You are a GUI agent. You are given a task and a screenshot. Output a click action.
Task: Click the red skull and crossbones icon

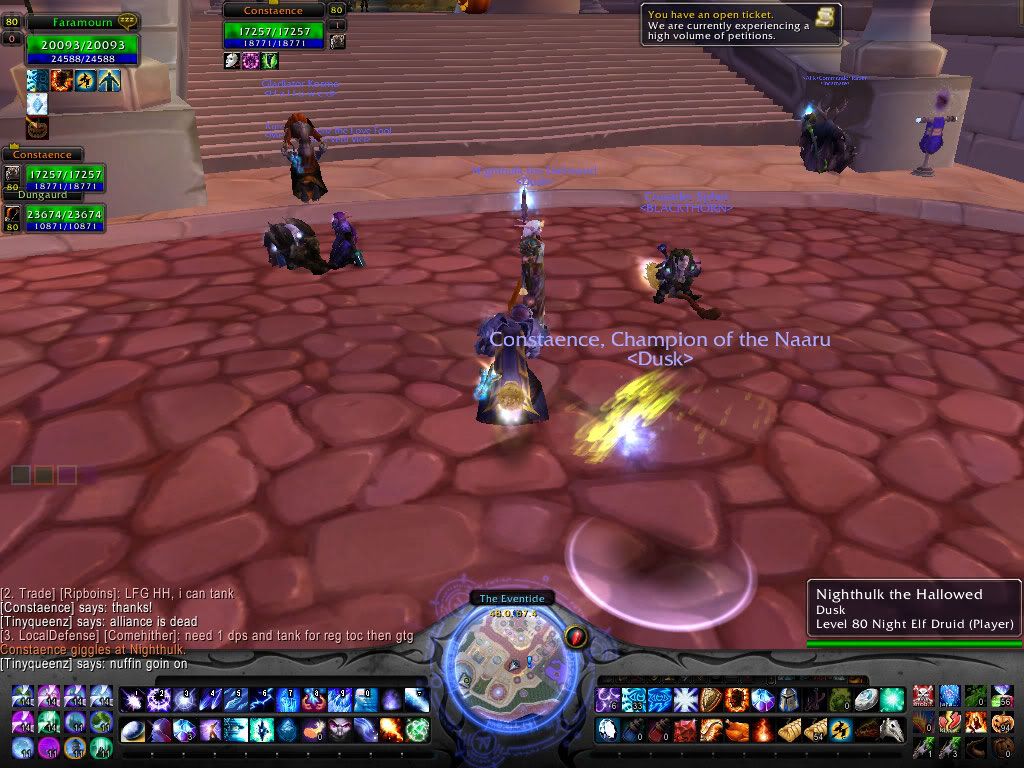(924, 696)
